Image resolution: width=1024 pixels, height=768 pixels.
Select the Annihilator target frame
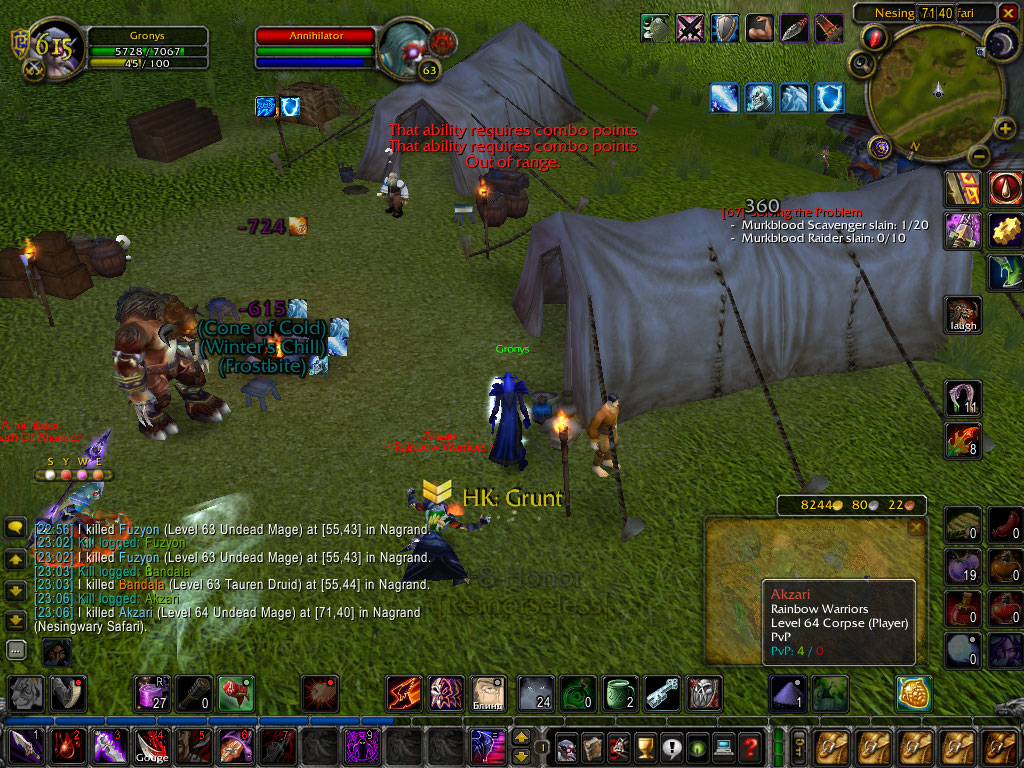pyautogui.click(x=316, y=36)
